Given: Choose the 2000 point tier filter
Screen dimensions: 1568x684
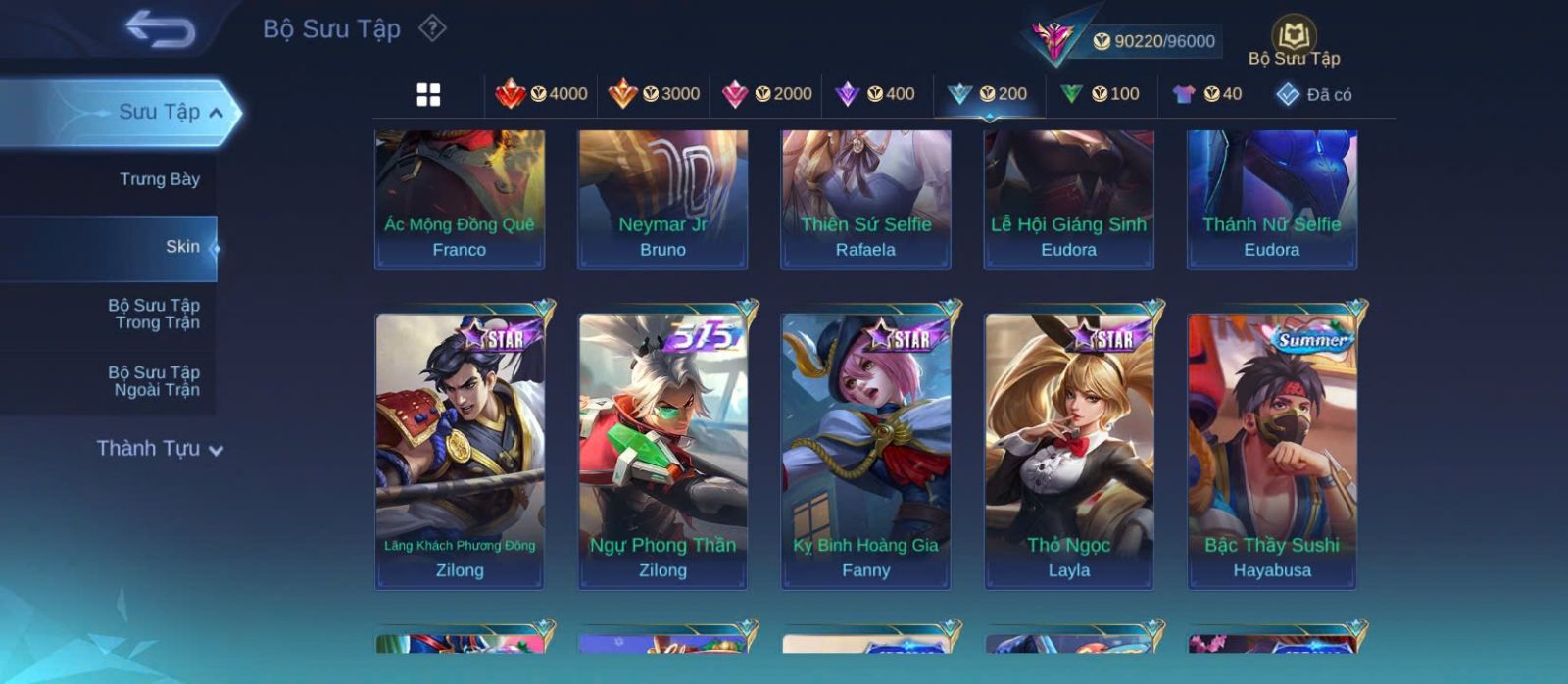Looking at the screenshot, I should click(x=766, y=94).
